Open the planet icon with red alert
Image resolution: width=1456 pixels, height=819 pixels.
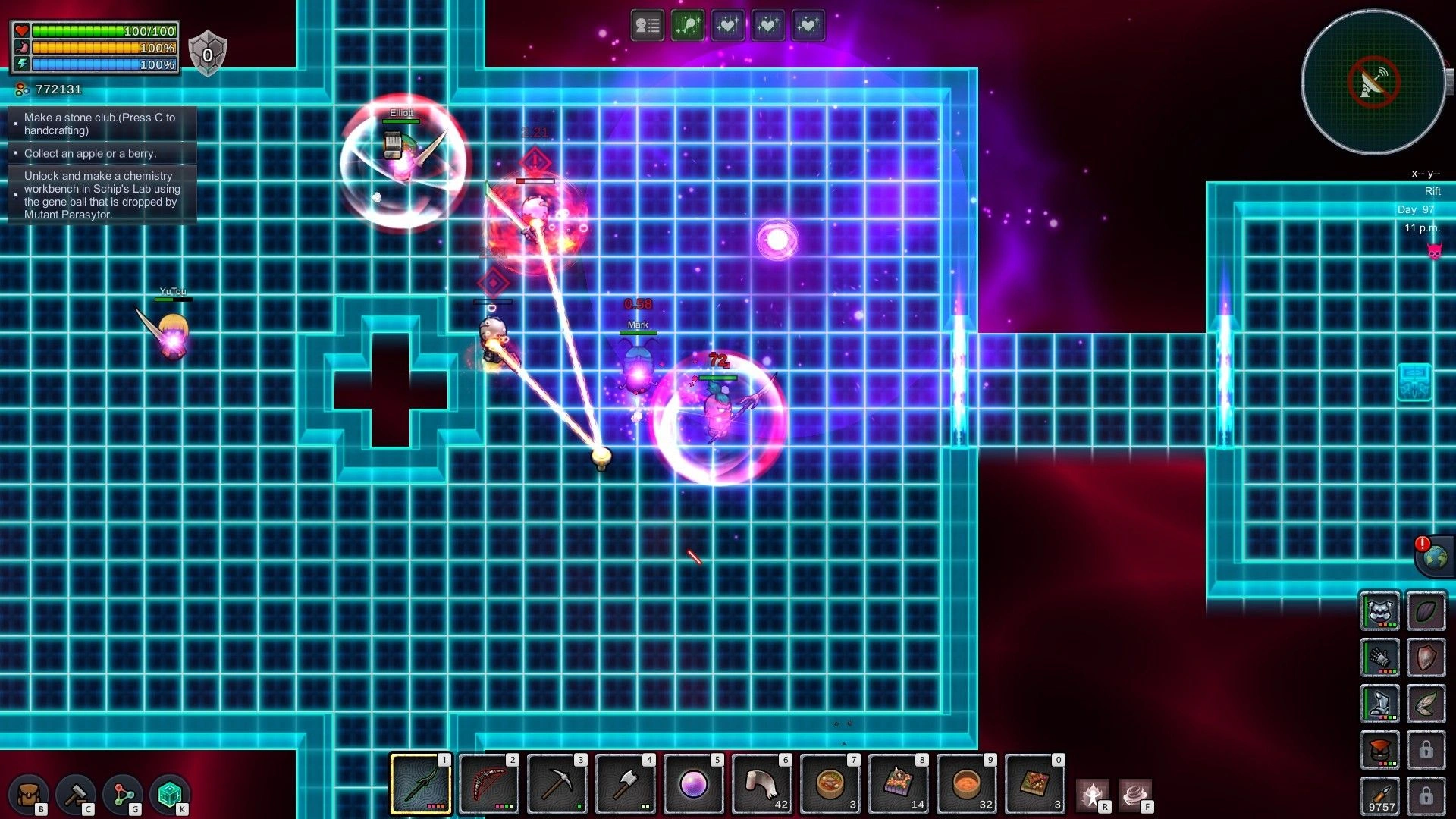[x=1434, y=557]
